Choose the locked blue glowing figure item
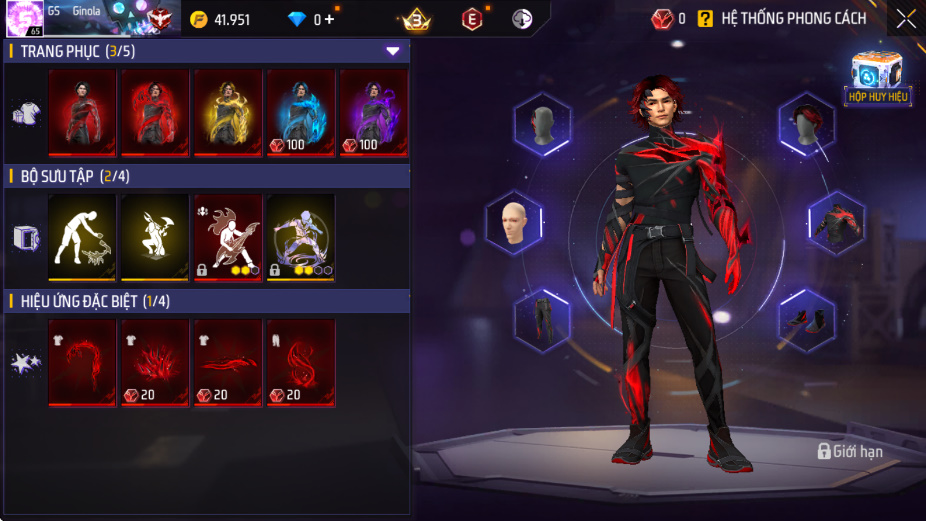This screenshot has height=521, width=926. click(x=301, y=237)
